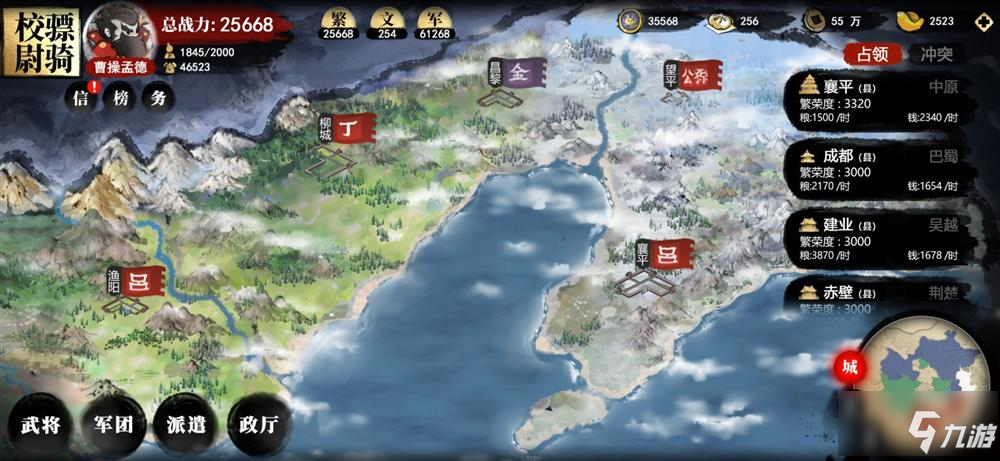
Task: Select the 派遣 dispatch button
Action: click(x=184, y=424)
